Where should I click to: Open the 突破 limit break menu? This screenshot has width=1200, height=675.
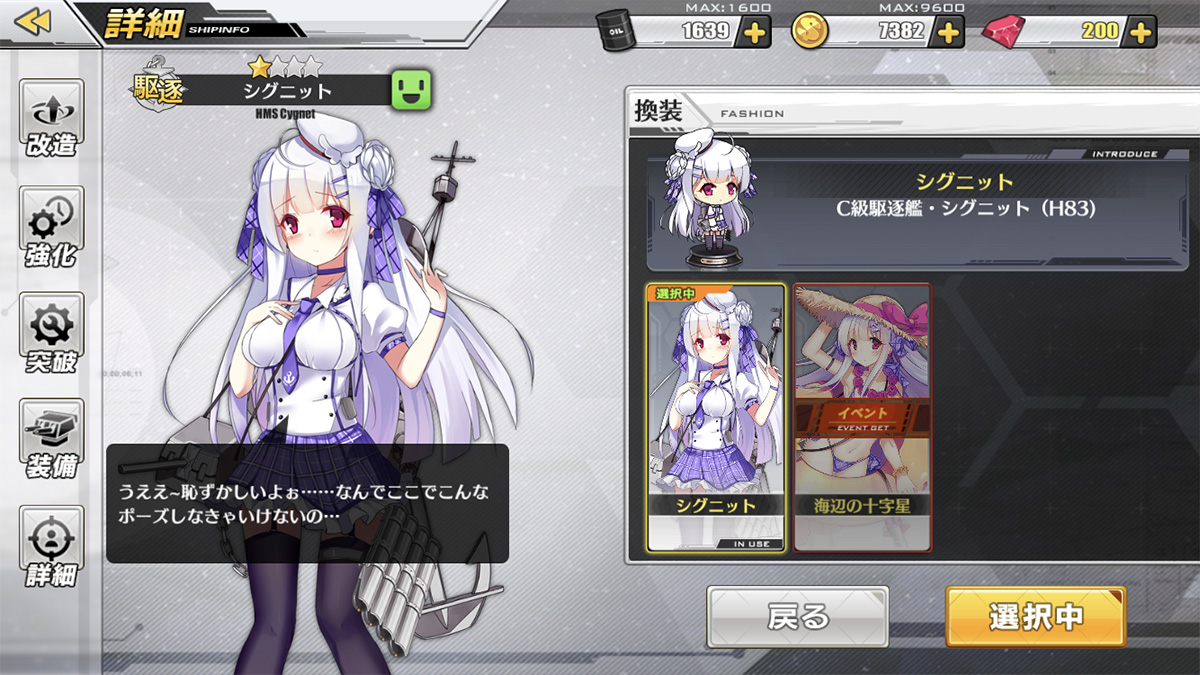(x=52, y=335)
